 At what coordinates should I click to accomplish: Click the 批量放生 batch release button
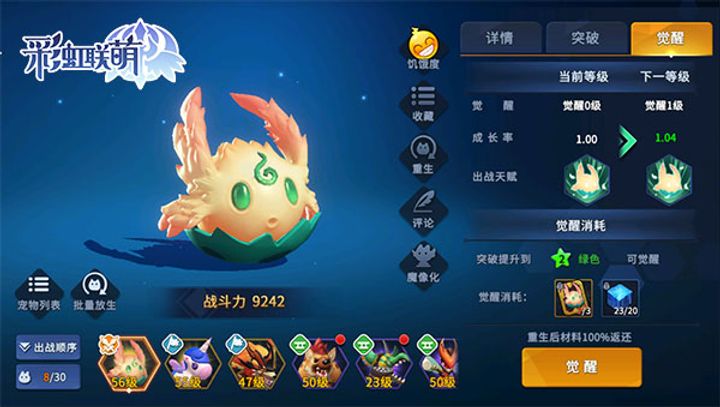click(97, 289)
